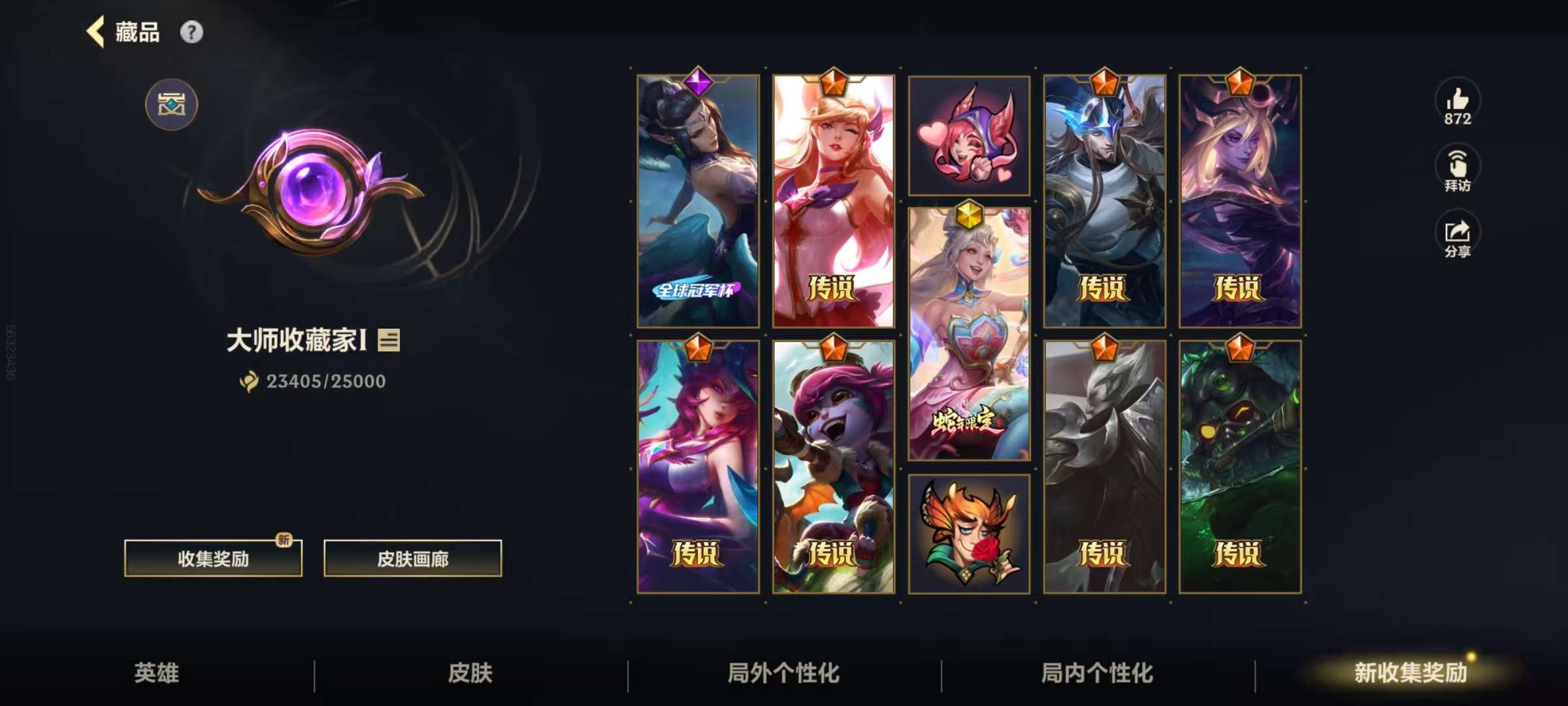Switch to the 皮肤 tab

pyautogui.click(x=470, y=673)
